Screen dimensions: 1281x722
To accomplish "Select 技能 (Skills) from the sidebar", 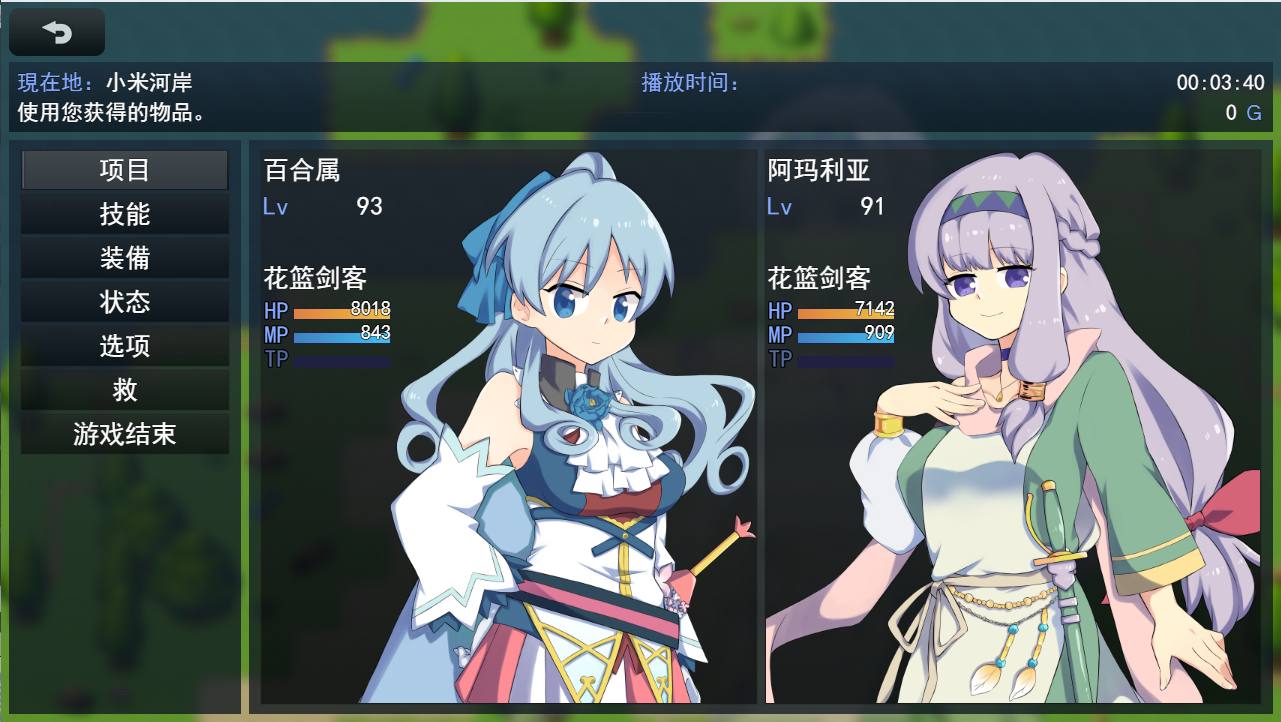I will pos(124,213).
